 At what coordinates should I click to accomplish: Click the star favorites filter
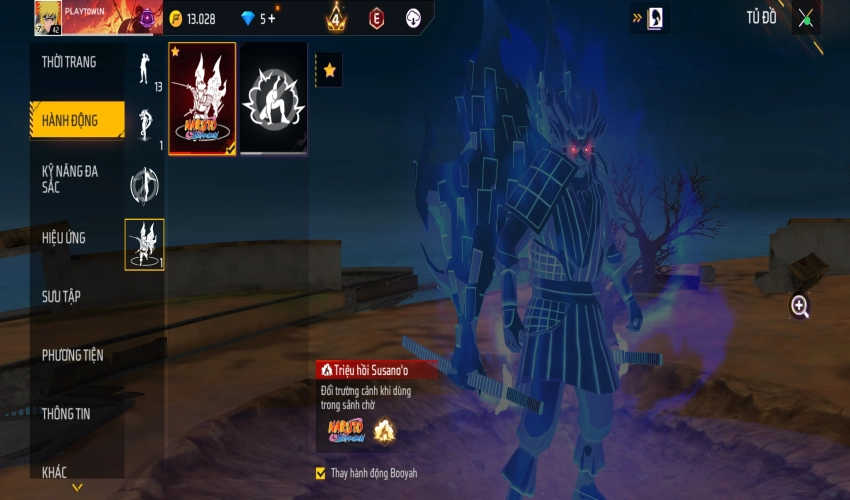pyautogui.click(x=329, y=70)
